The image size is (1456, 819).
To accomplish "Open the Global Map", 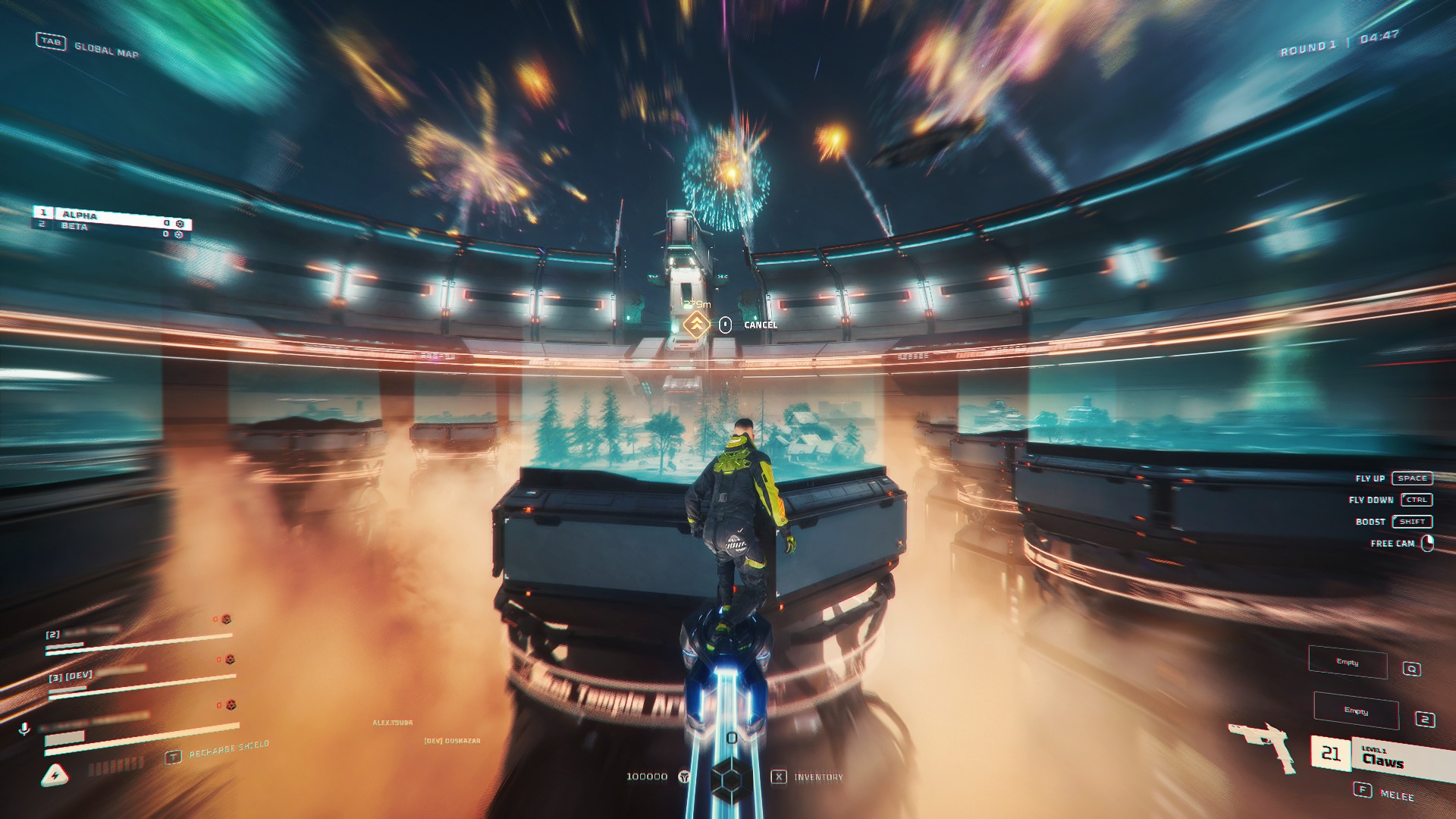I will [105, 50].
